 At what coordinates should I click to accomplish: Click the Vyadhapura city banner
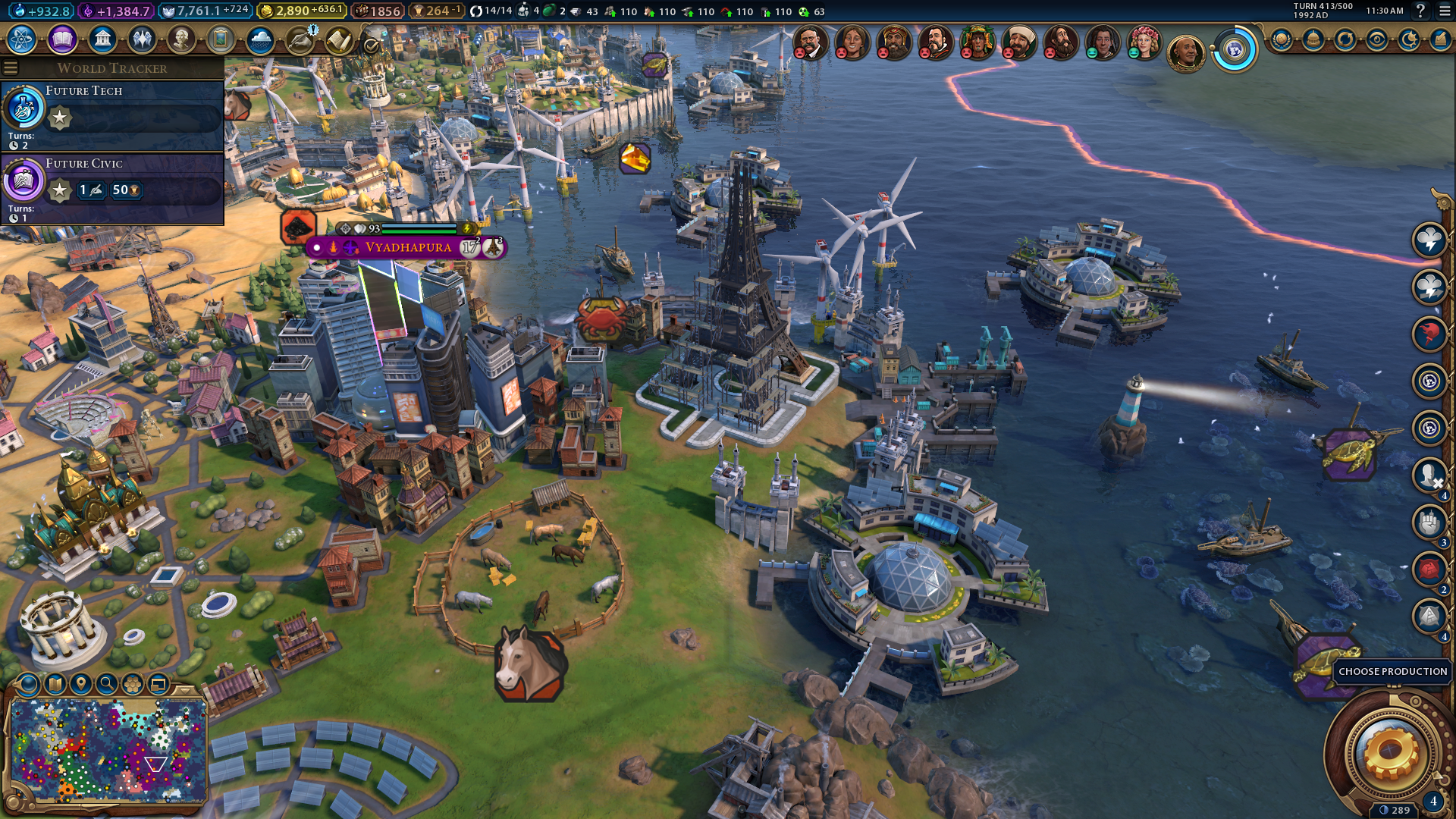coord(407,247)
